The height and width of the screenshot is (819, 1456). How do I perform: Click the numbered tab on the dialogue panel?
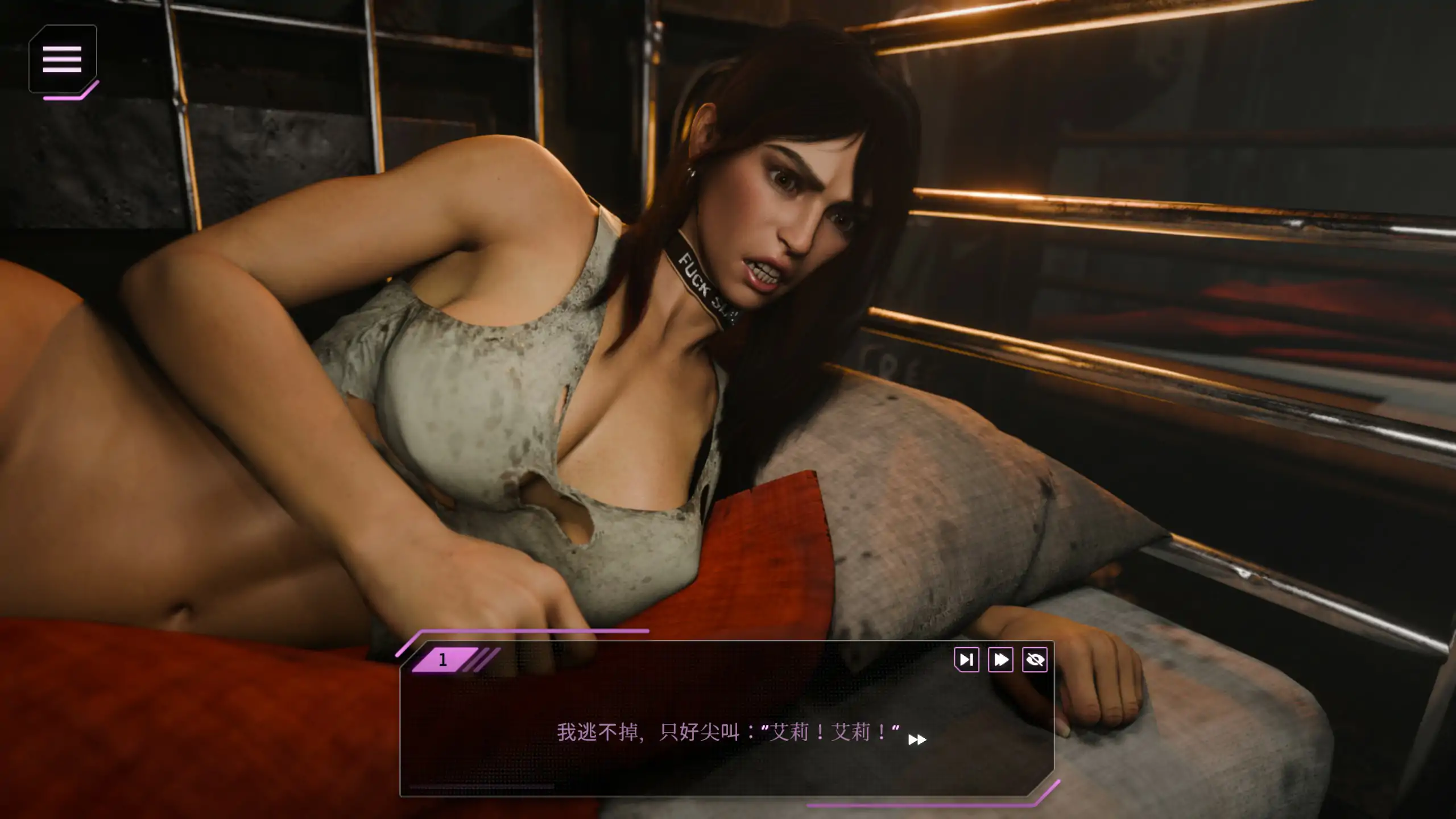coord(445,659)
